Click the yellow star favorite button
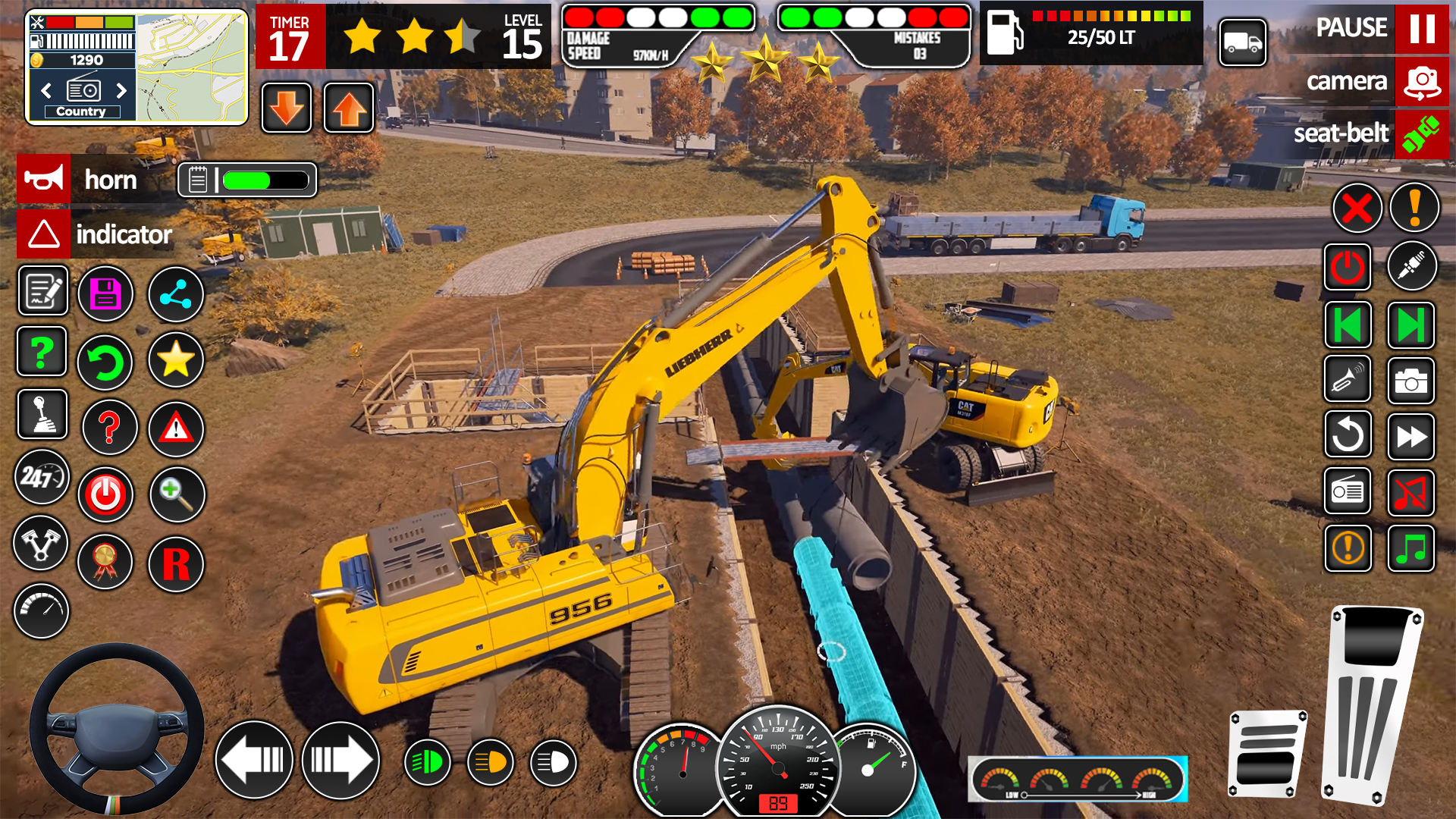This screenshot has width=1456, height=819. (x=175, y=359)
